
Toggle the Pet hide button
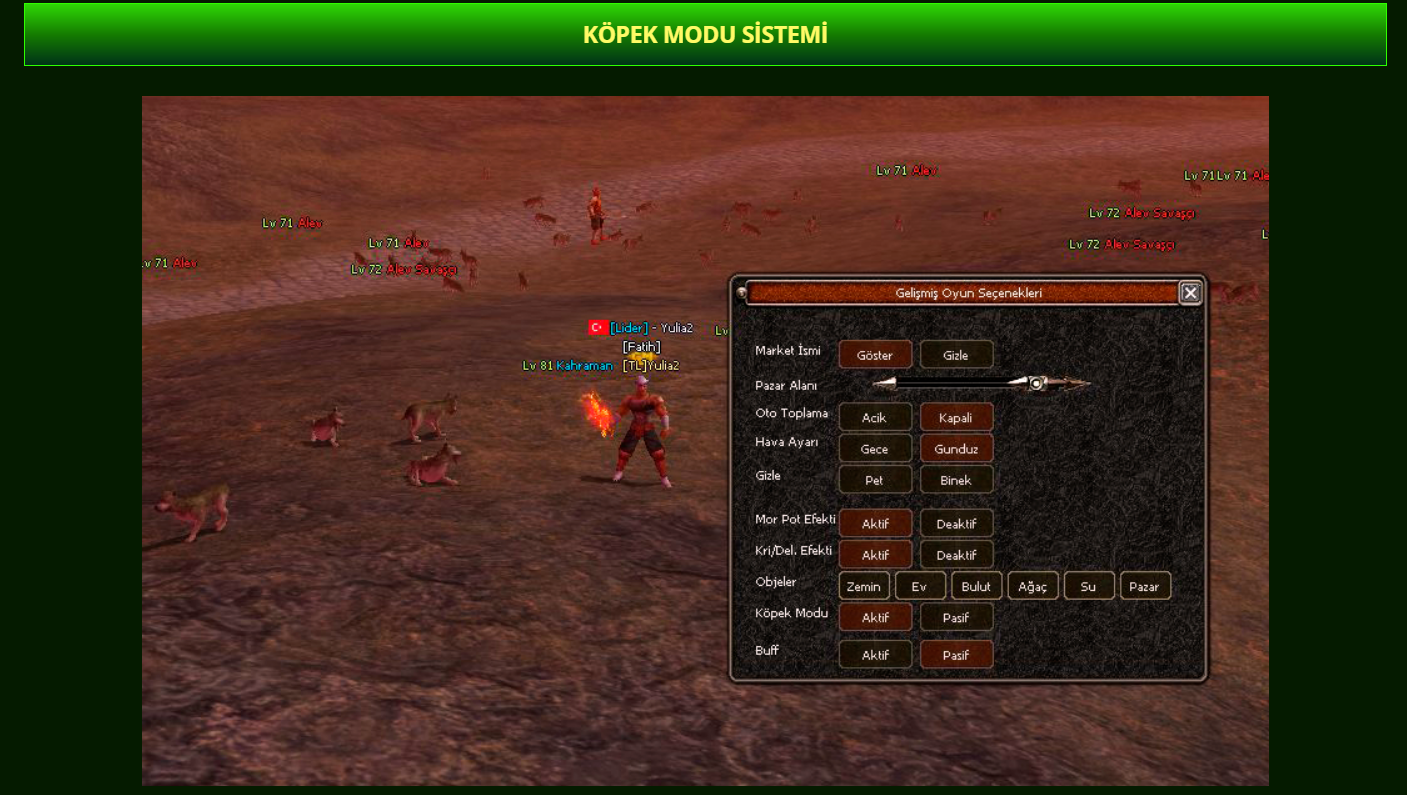pos(875,480)
